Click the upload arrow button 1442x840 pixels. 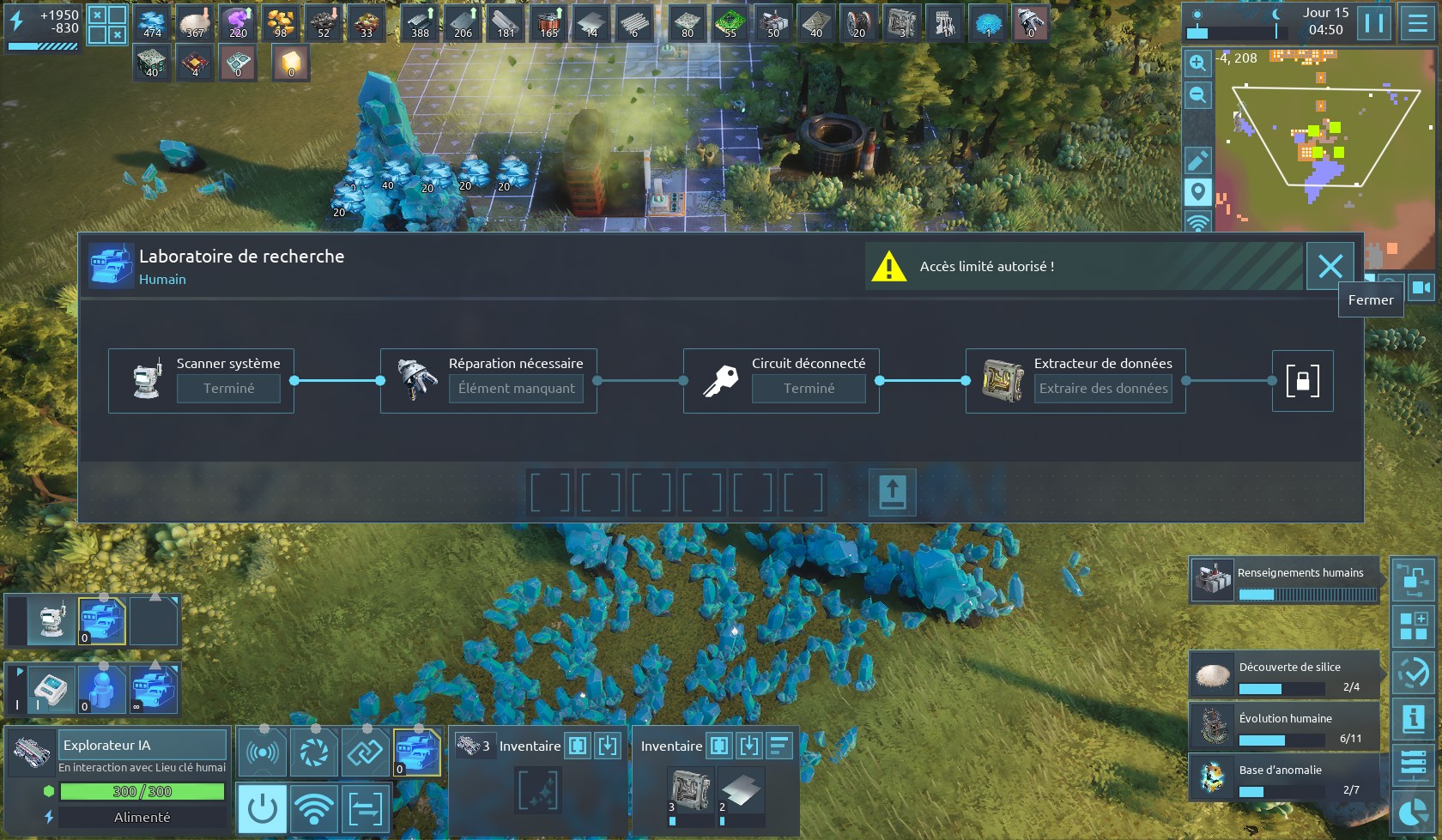click(x=892, y=493)
